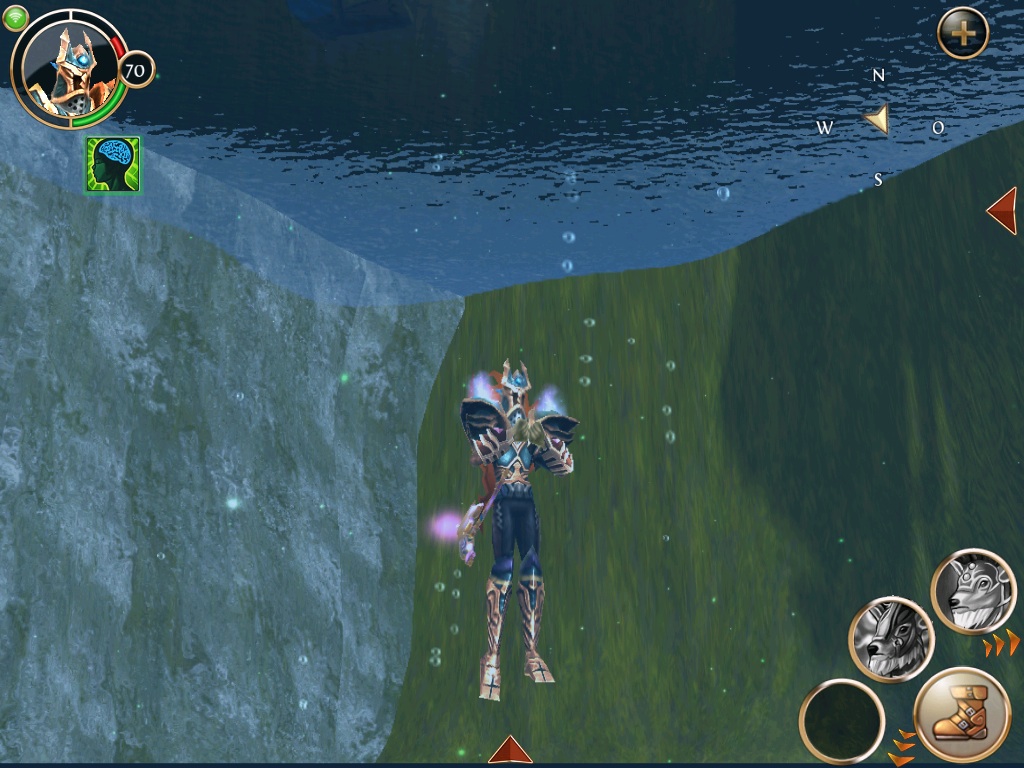The image size is (1024, 768).
Task: Activate the white wolf mount with arrows
Action: coord(973,592)
